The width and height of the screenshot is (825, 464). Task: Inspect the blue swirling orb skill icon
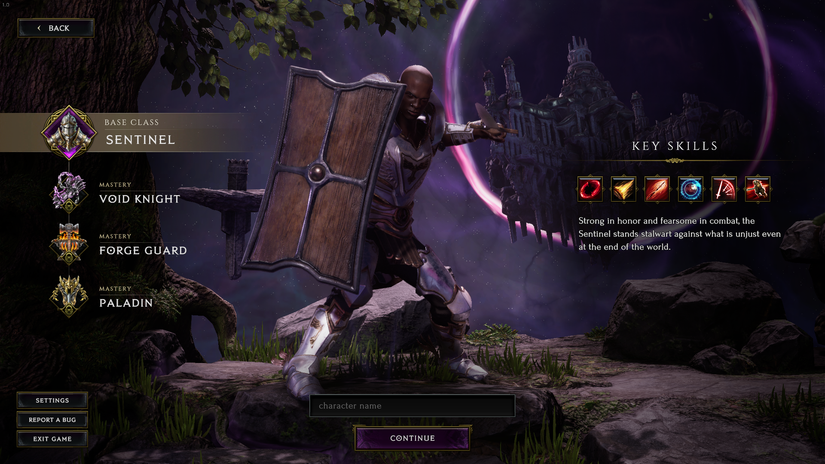tap(691, 188)
